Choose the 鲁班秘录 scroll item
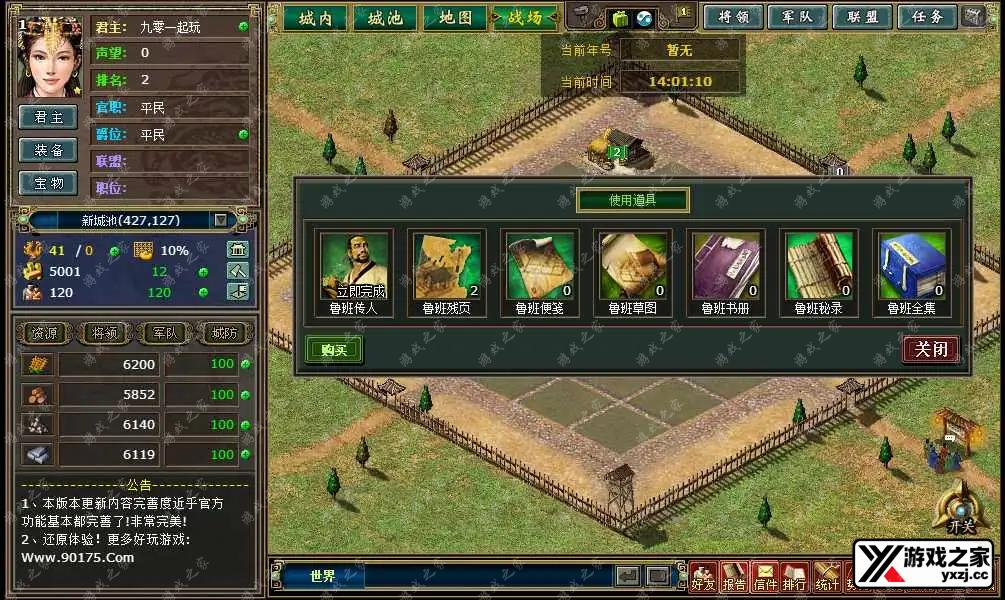The image size is (1005, 600). point(818,266)
